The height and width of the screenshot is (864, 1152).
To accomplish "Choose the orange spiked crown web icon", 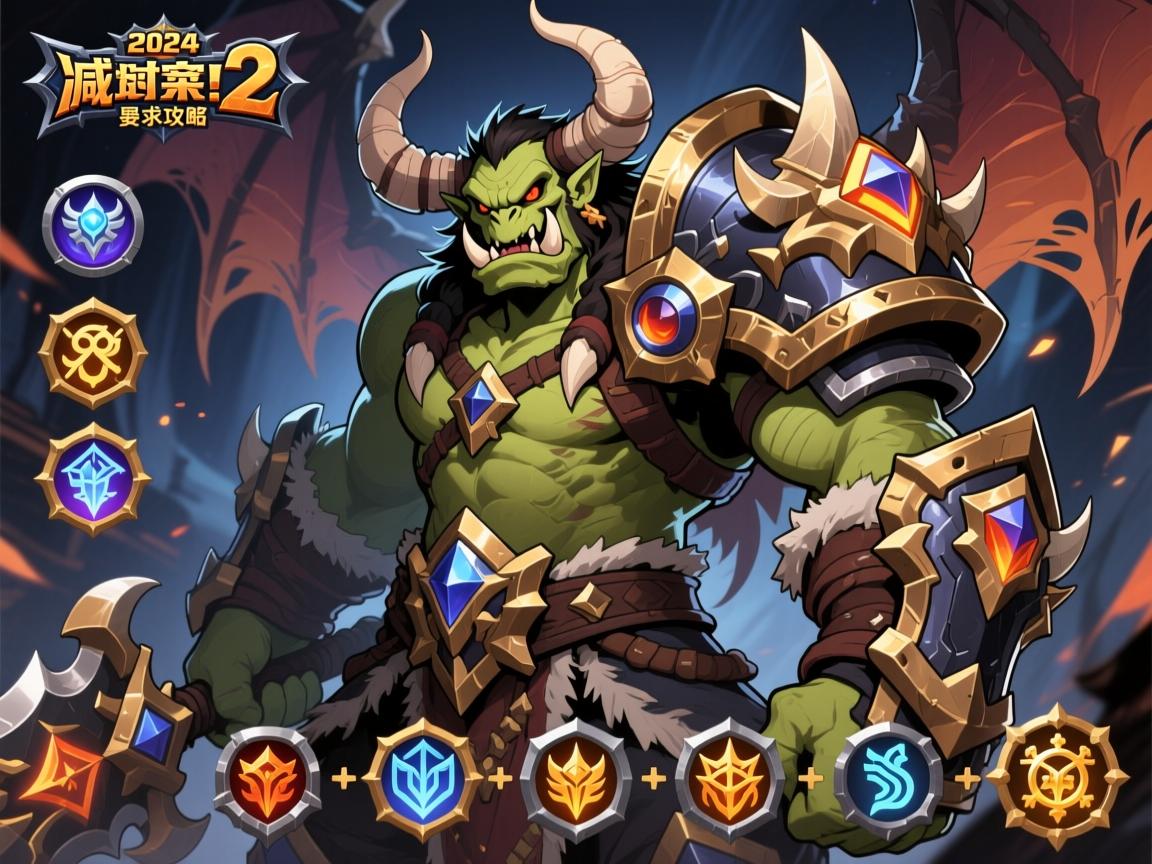I will pos(729,780).
